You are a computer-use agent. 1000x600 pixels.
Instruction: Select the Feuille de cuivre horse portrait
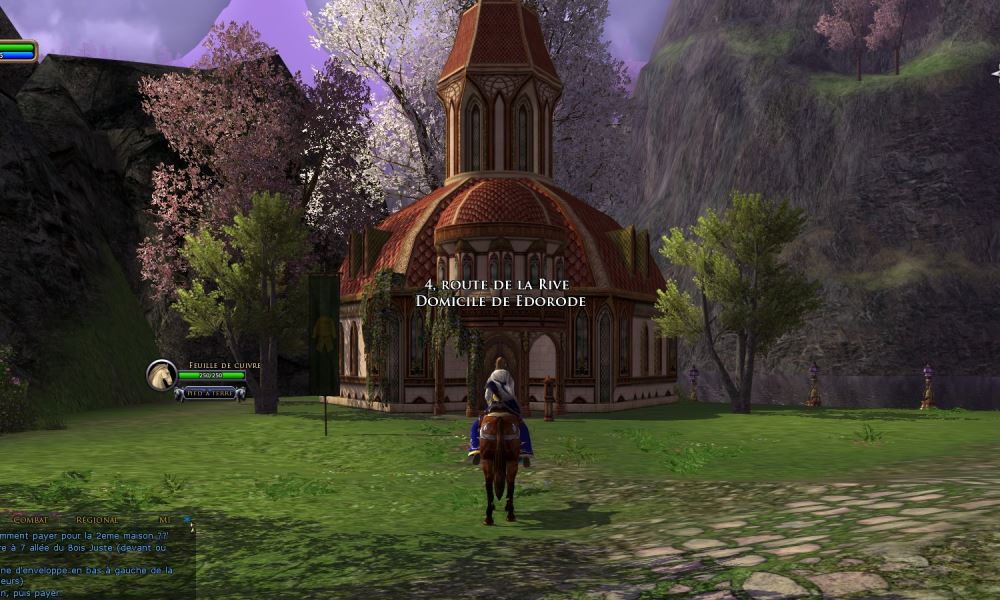tap(161, 375)
